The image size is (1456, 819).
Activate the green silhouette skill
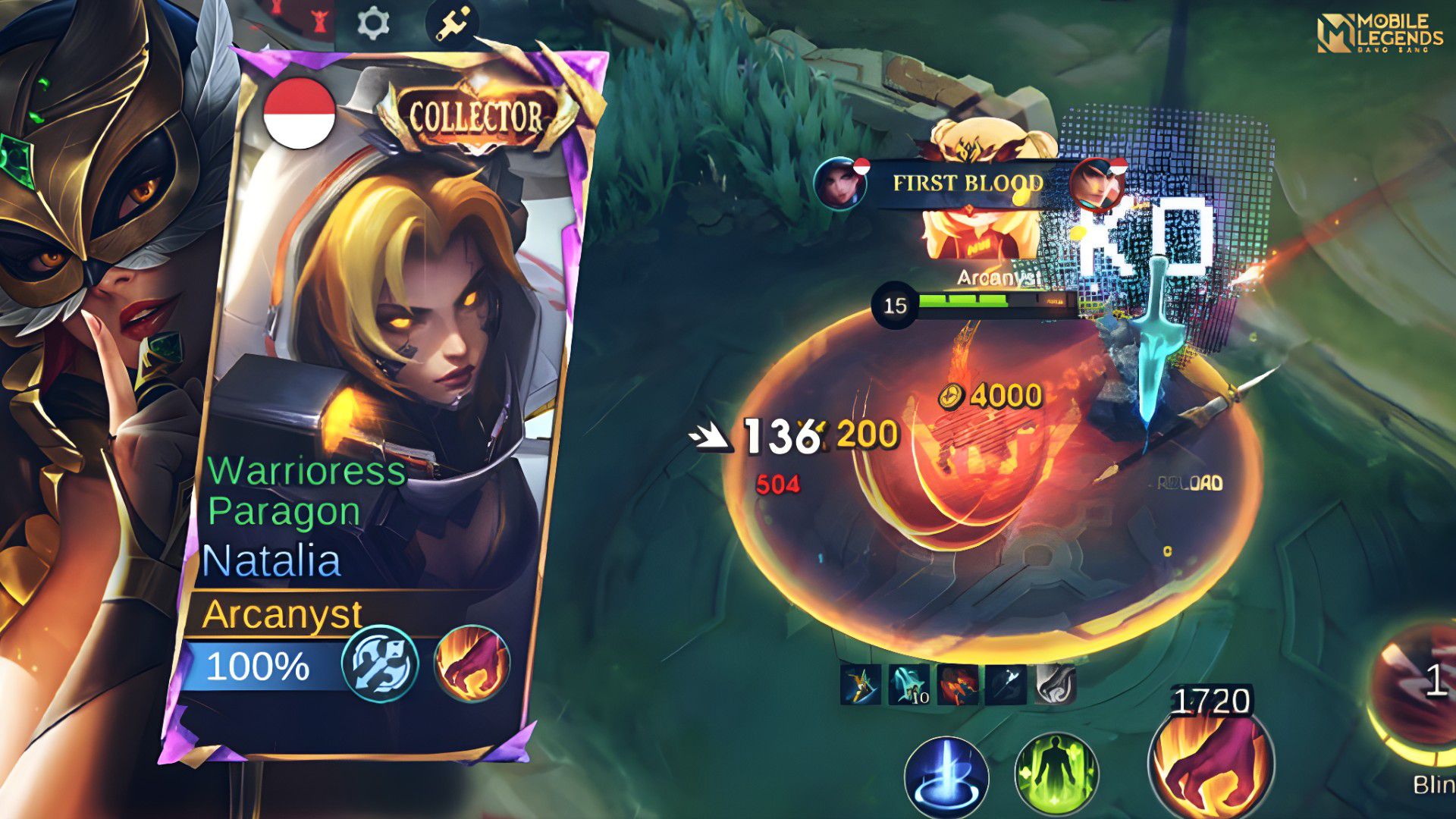point(1056,774)
